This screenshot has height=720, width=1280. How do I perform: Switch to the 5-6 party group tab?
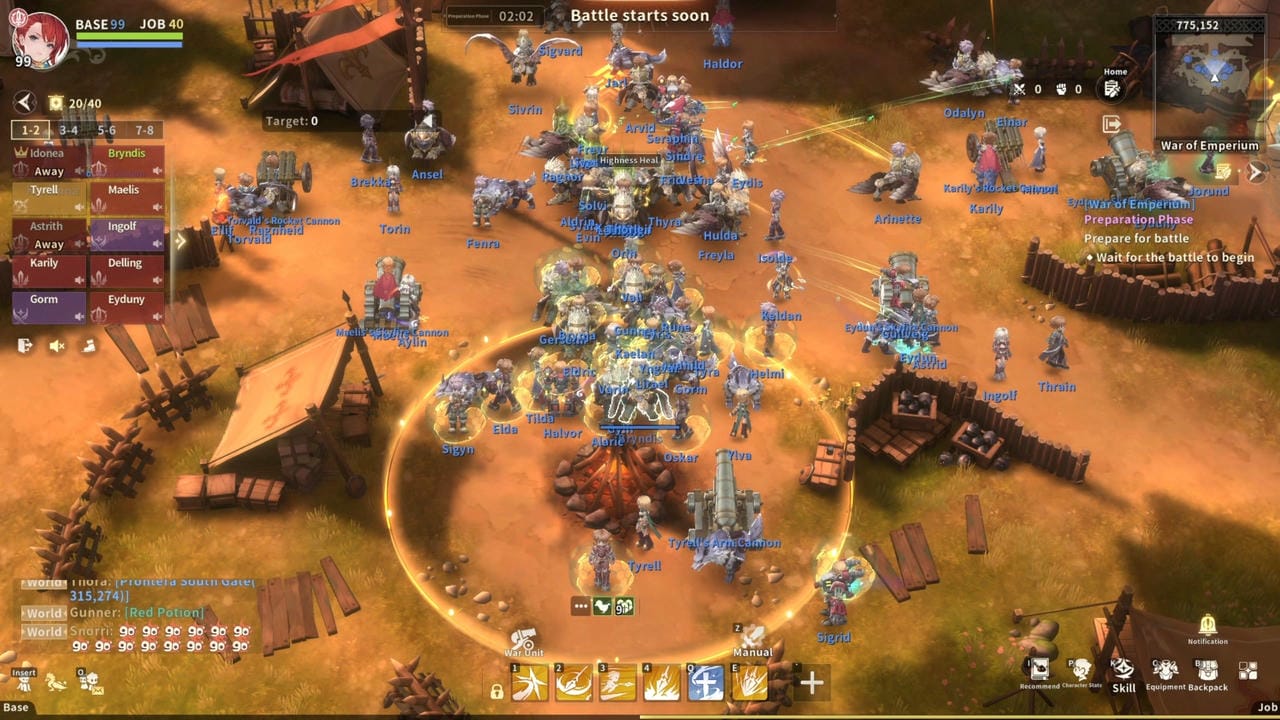(x=107, y=130)
